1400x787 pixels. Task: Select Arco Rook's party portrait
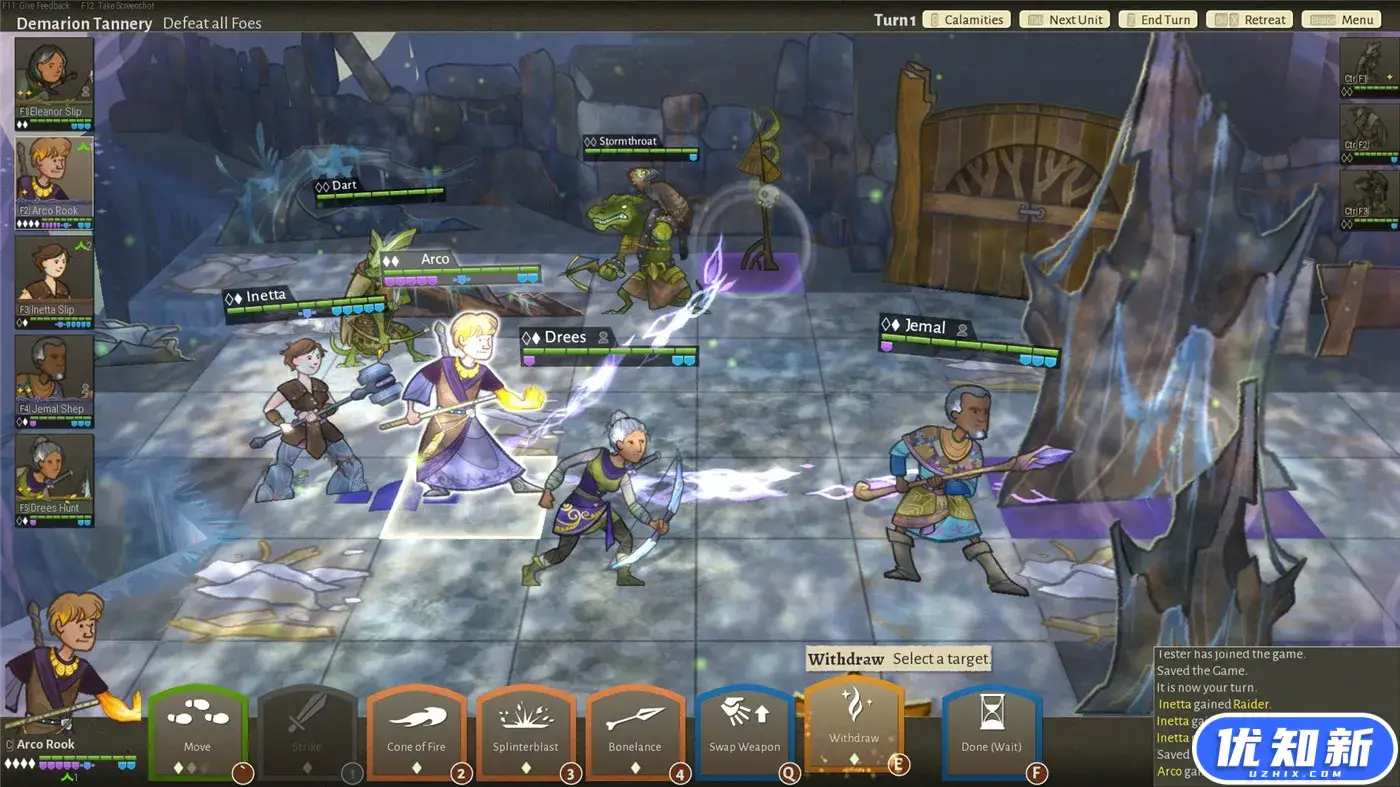coord(55,180)
